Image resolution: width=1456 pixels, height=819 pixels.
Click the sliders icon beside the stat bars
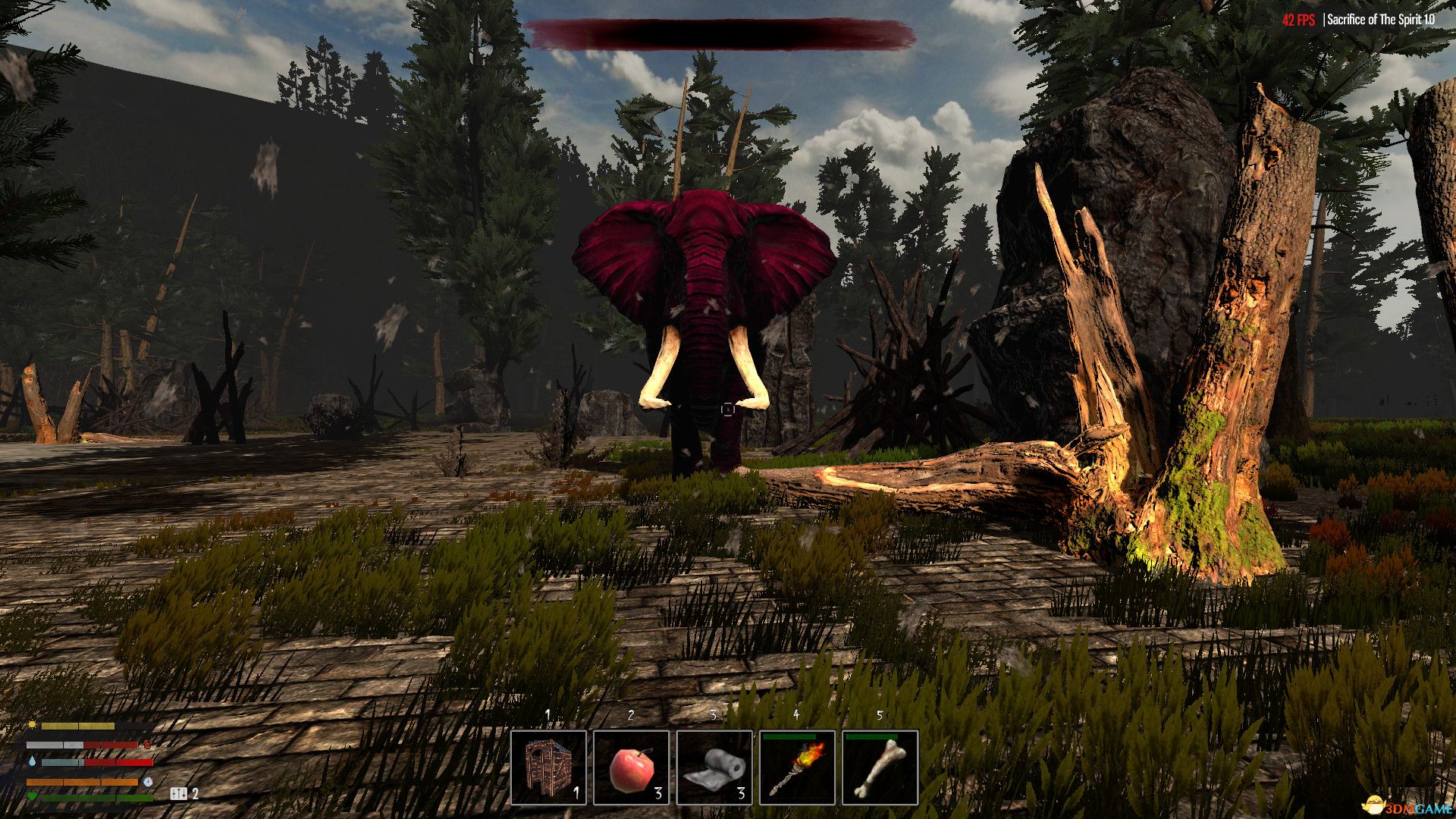(179, 794)
